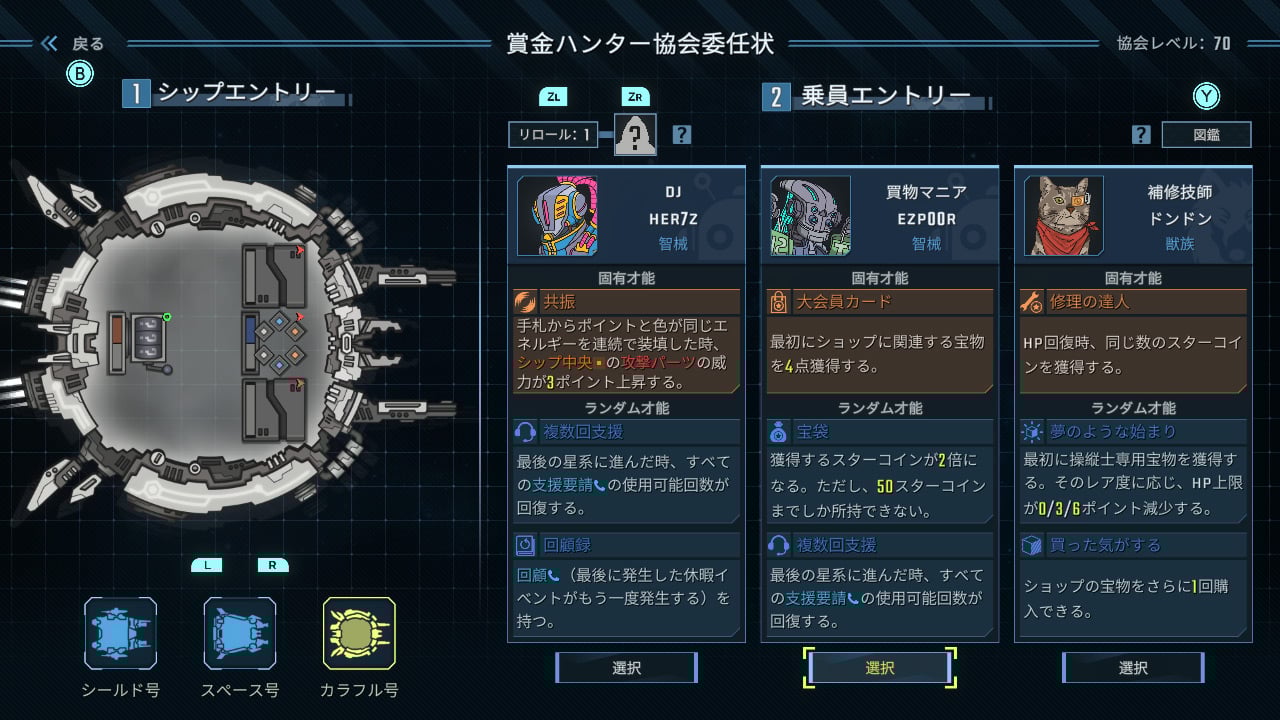Screen dimensions: 1280x720
Task: Inspect the 夢のような始まり talent
Action: (1133, 432)
